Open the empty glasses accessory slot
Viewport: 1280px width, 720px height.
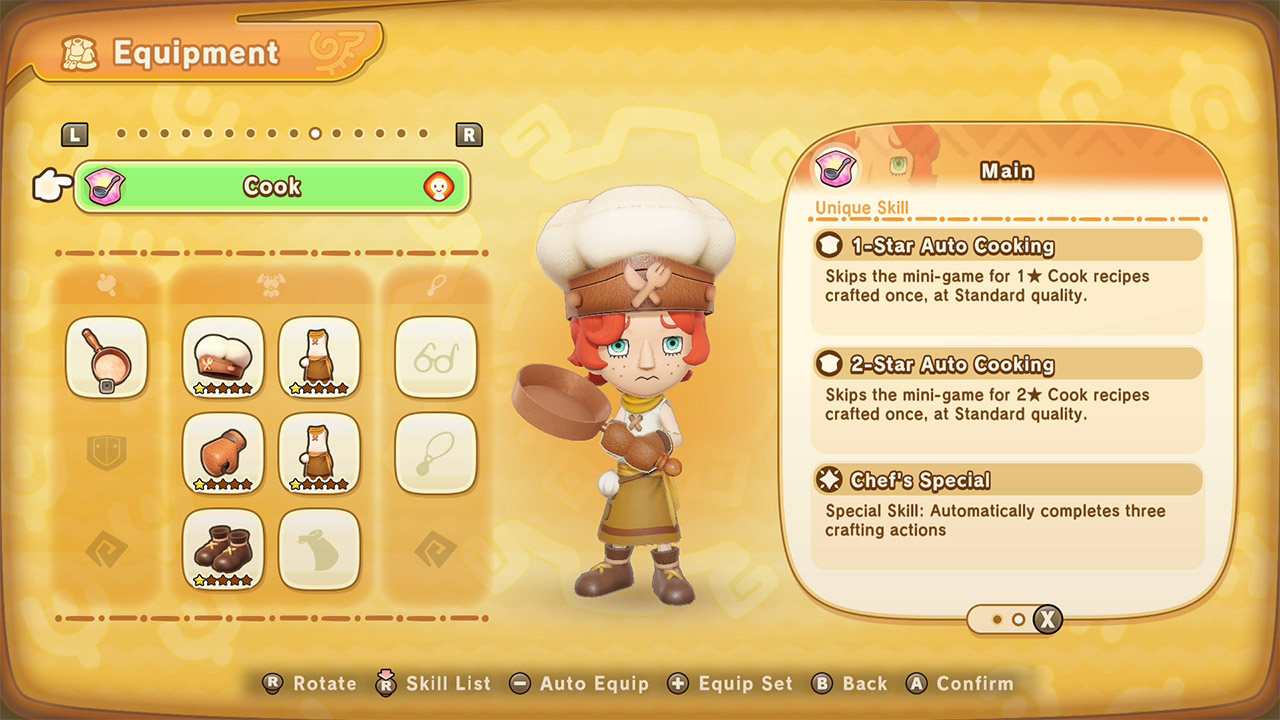435,357
